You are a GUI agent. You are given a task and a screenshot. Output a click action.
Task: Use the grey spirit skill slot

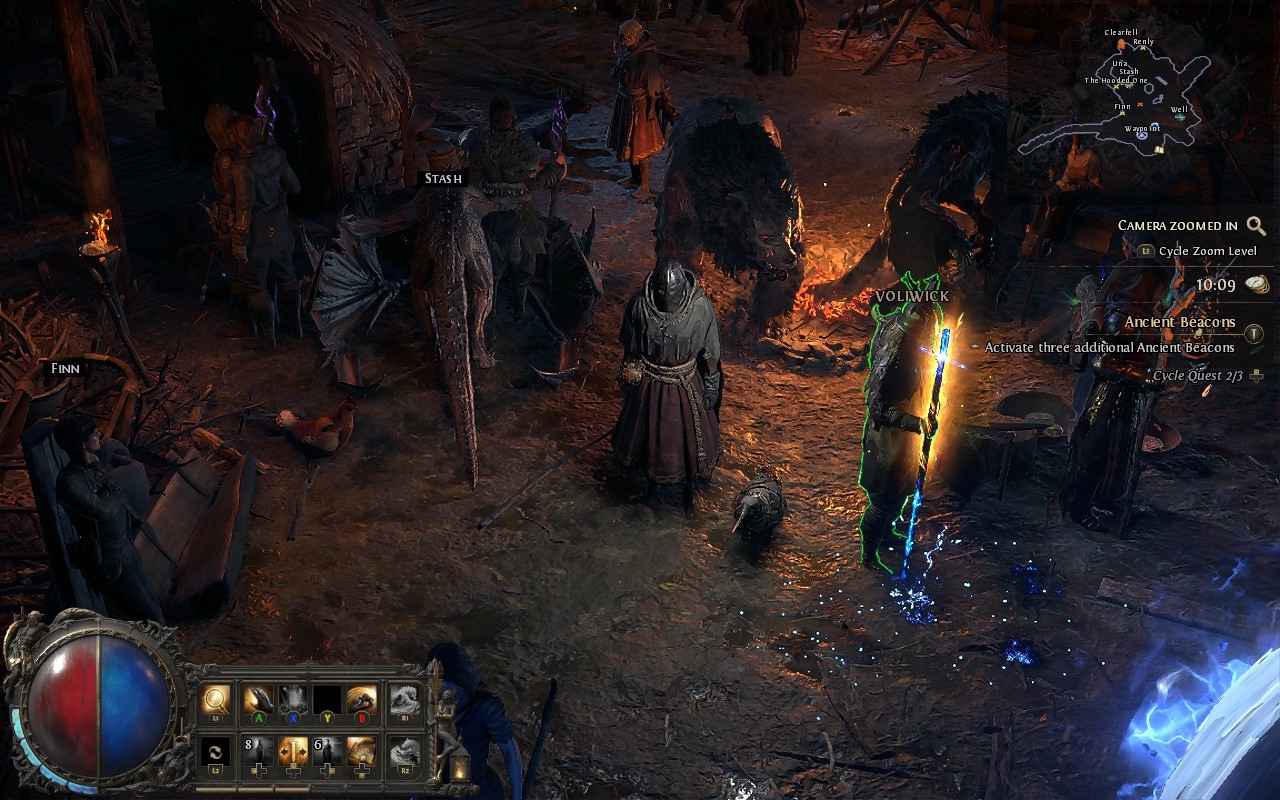292,699
